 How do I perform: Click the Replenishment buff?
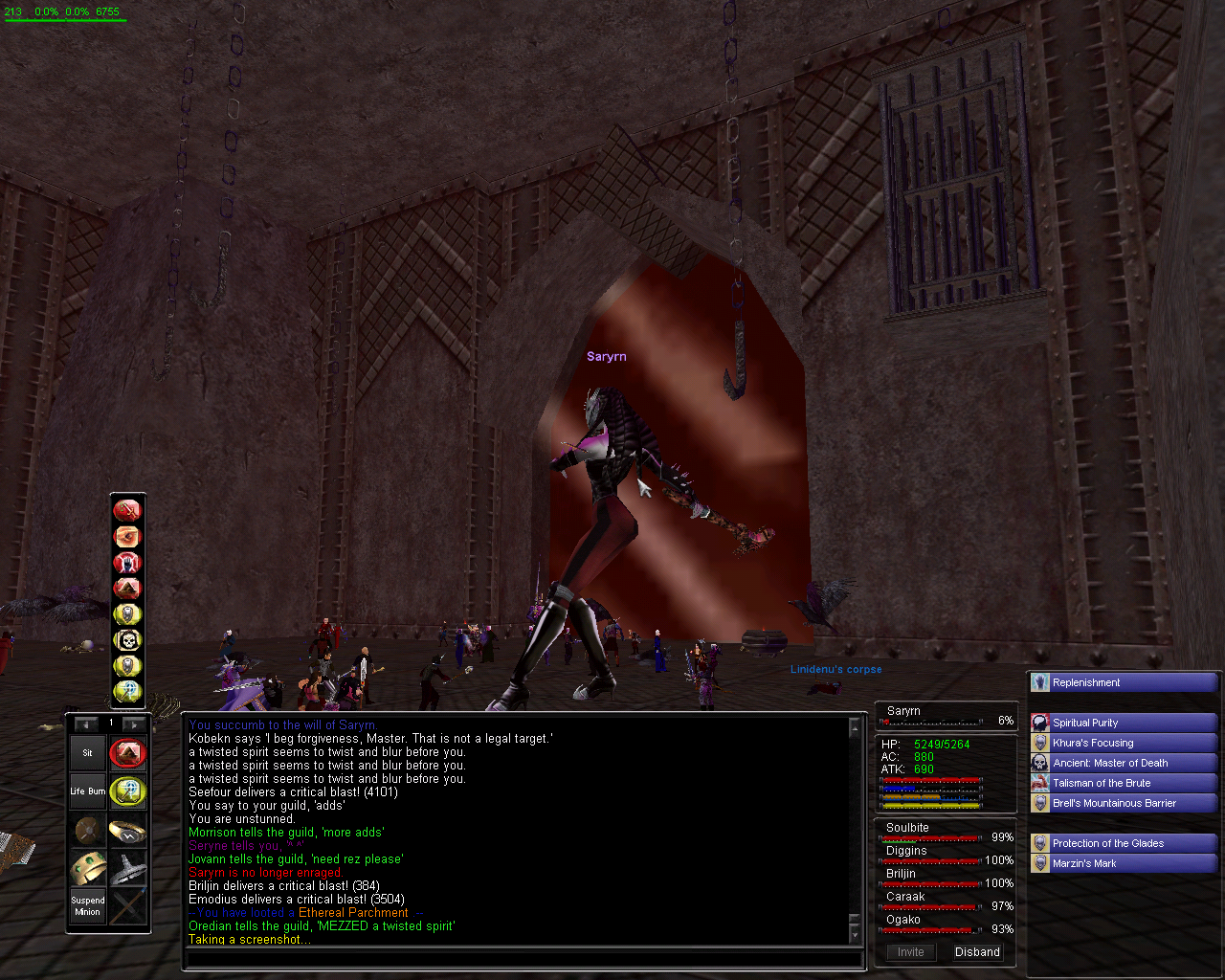click(x=1124, y=682)
